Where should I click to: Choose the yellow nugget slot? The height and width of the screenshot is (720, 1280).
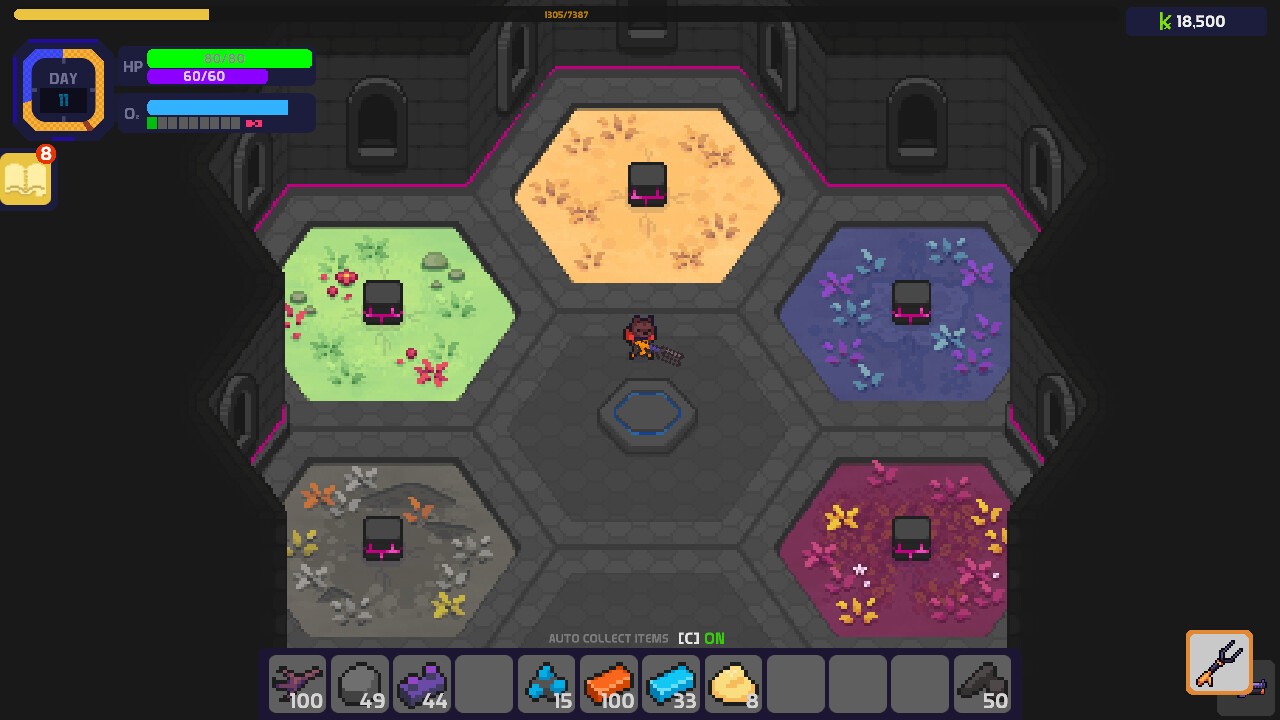point(732,684)
